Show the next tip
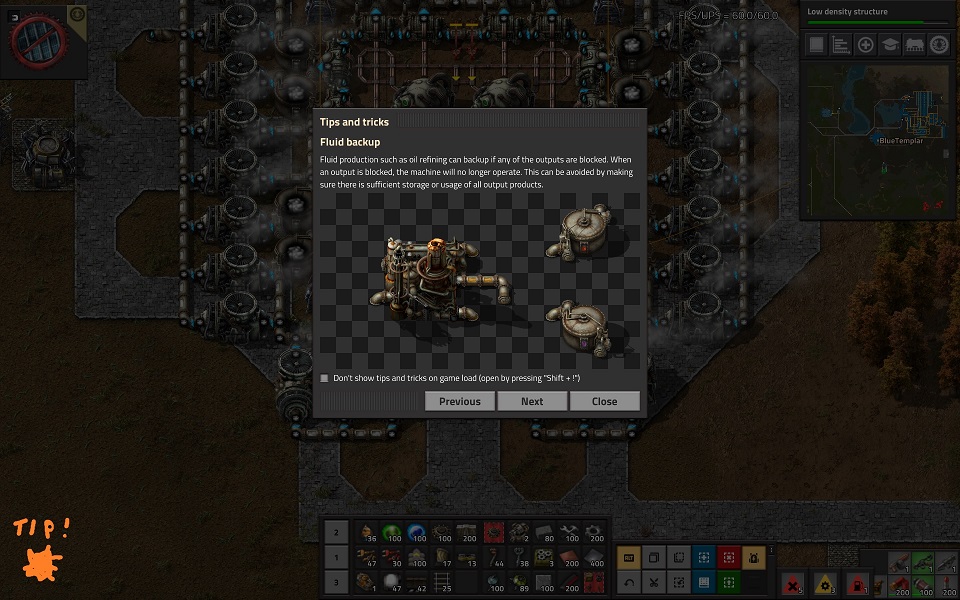The width and height of the screenshot is (960, 600). click(532, 401)
